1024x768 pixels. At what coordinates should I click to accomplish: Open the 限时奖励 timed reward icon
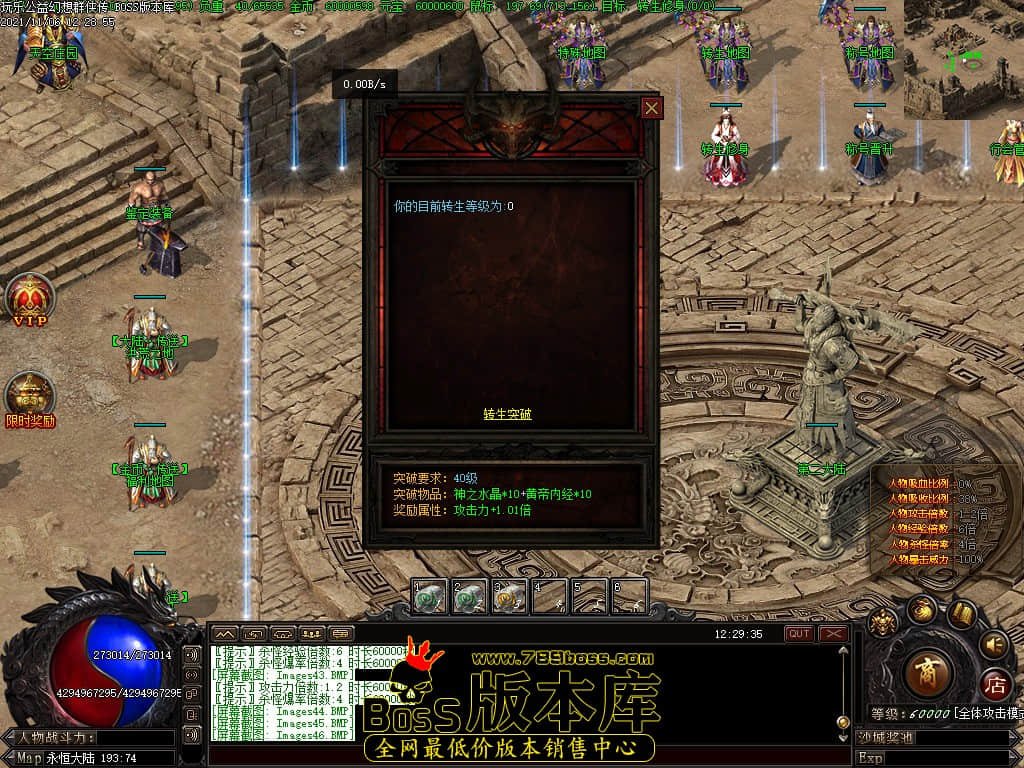30,398
